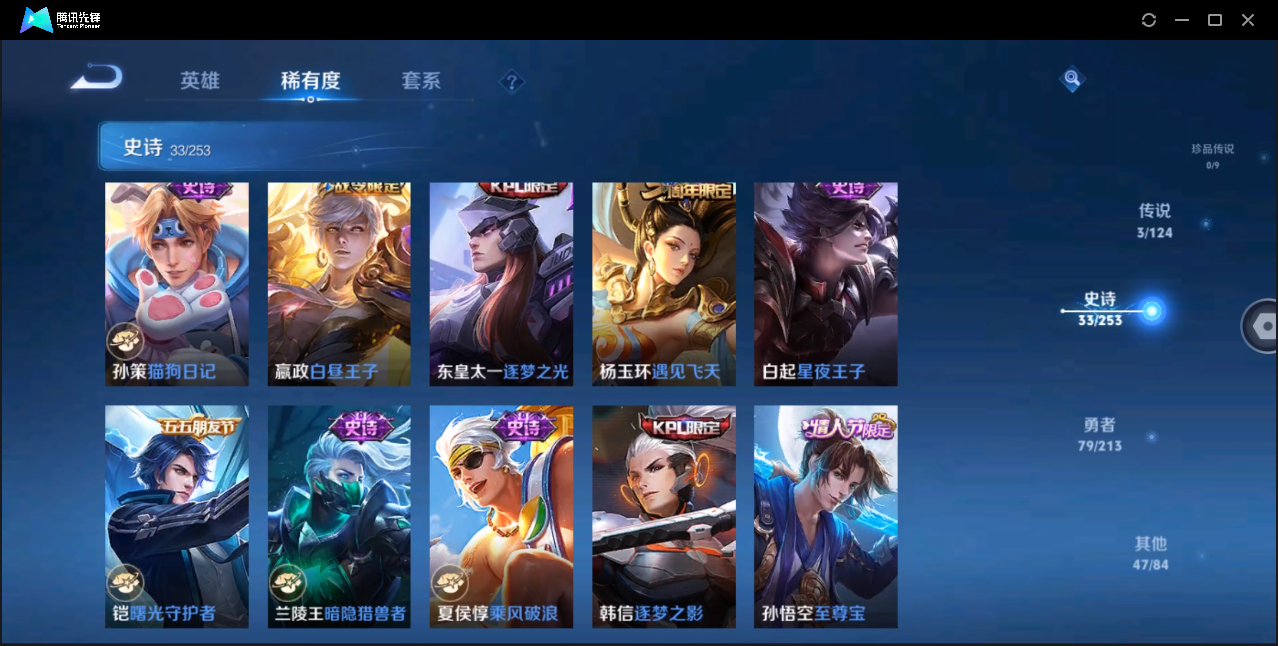The height and width of the screenshot is (646, 1278).
Task: Switch to the 英雄 tab
Action: pyautogui.click(x=200, y=81)
